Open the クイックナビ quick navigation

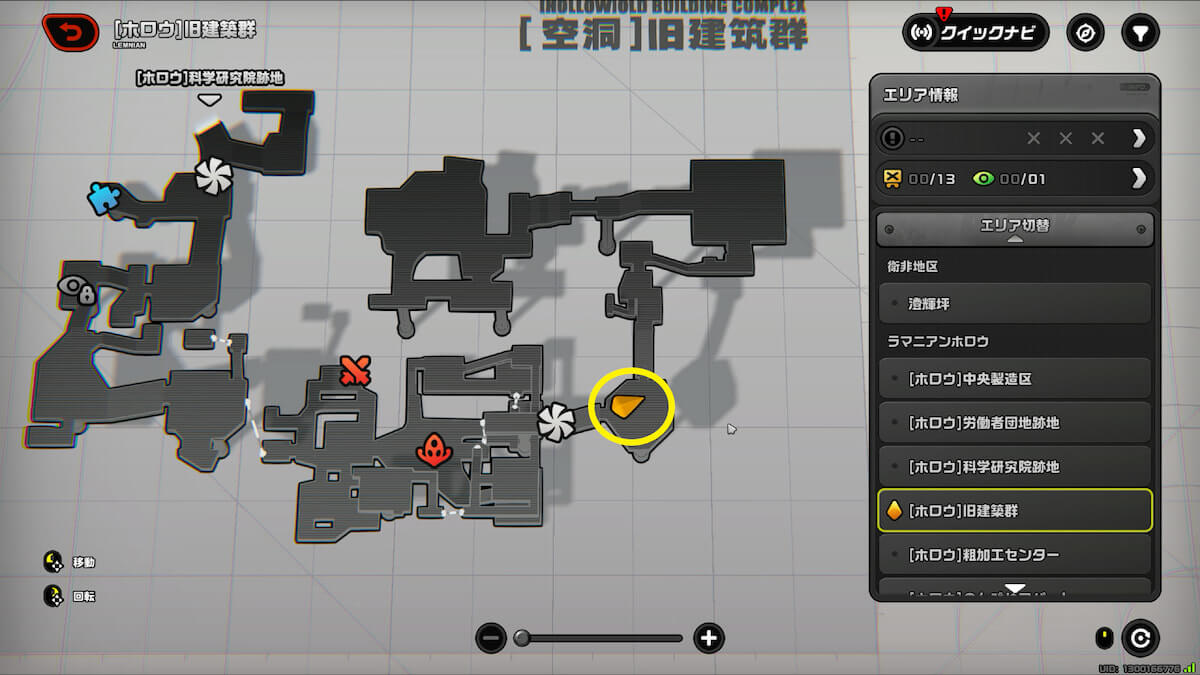tap(975, 32)
